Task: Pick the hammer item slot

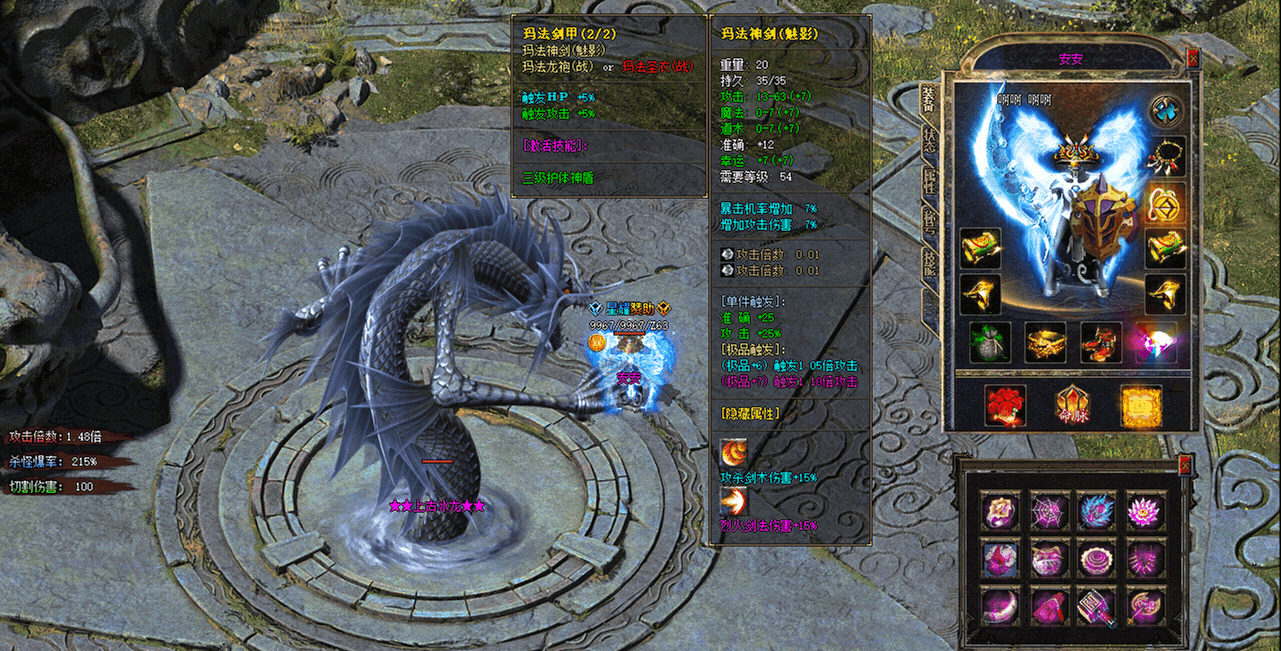Action: [1098, 606]
